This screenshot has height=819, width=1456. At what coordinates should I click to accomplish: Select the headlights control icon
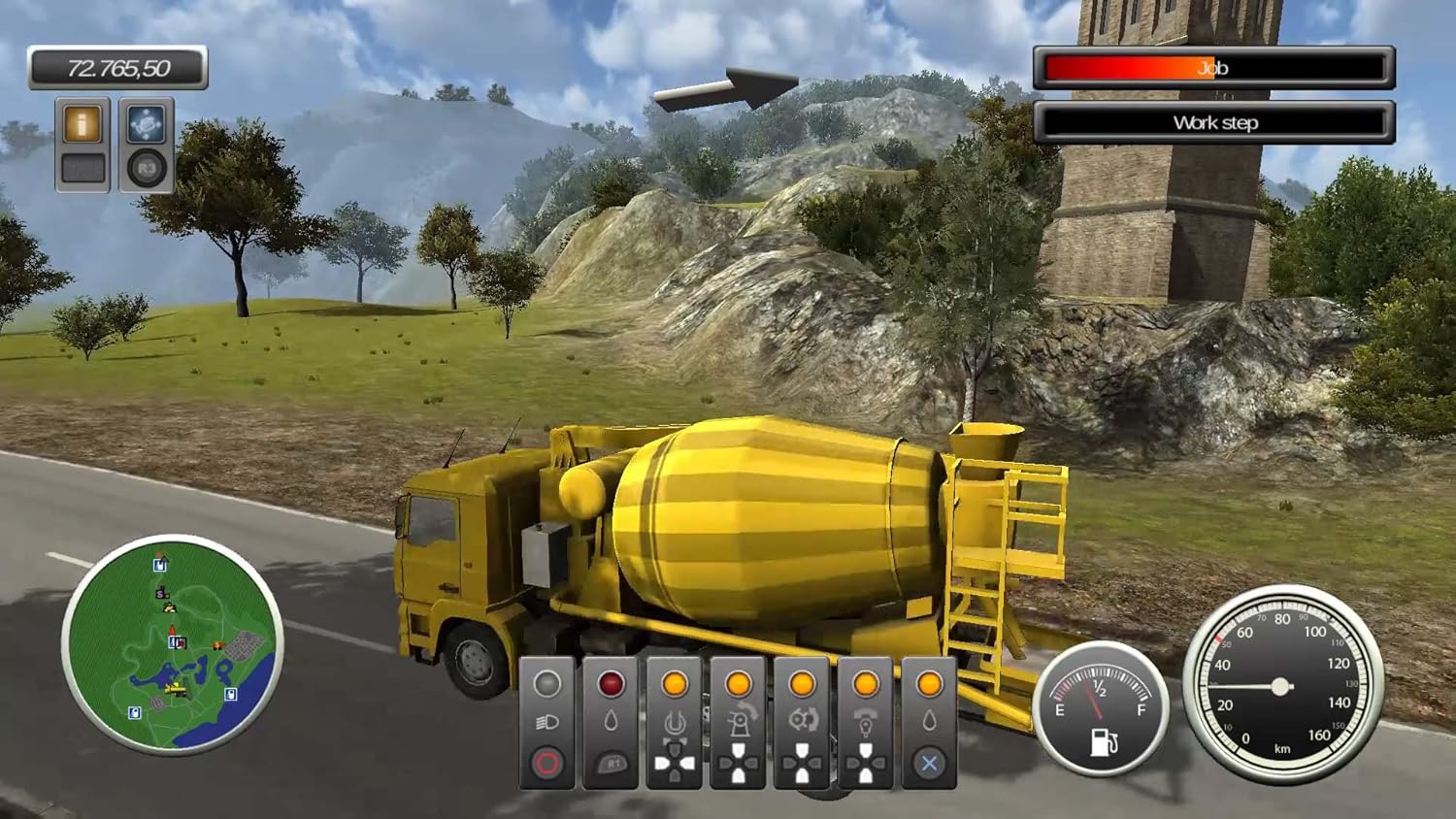tap(547, 723)
